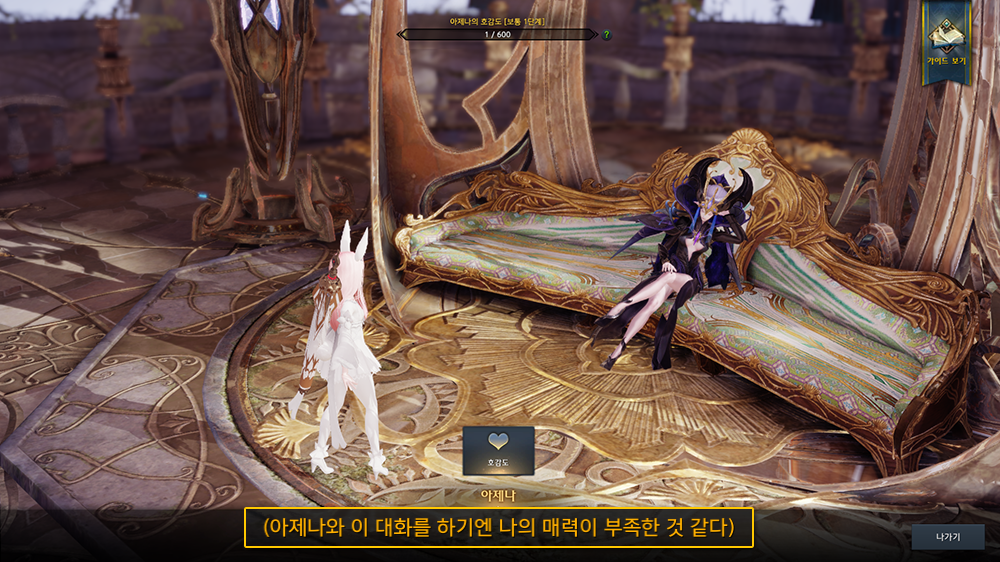This screenshot has width=1000, height=562.
Task: Click the 나가기 exit button
Action: [x=947, y=537]
